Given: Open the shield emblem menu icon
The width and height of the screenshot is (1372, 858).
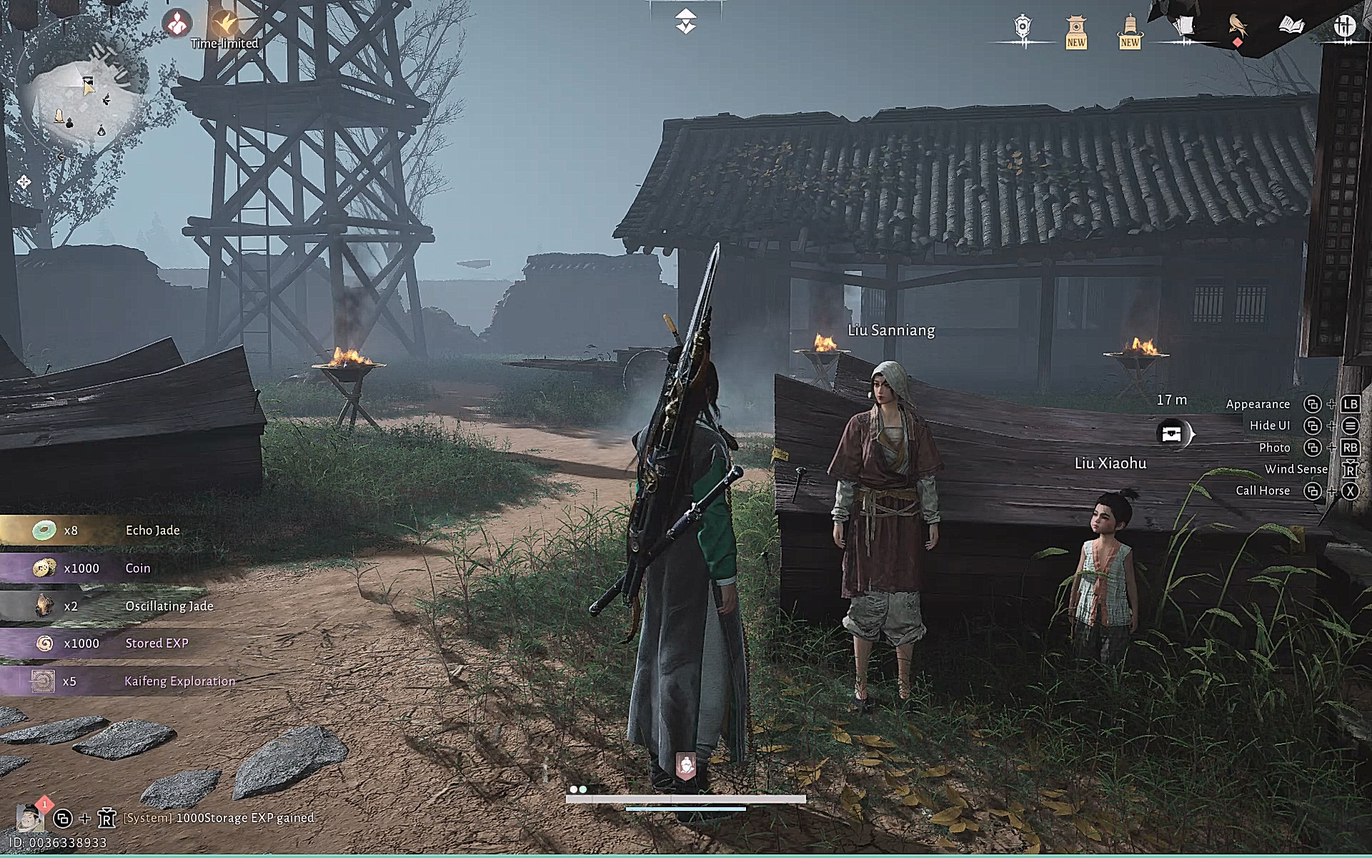Looking at the screenshot, I should click(1022, 28).
